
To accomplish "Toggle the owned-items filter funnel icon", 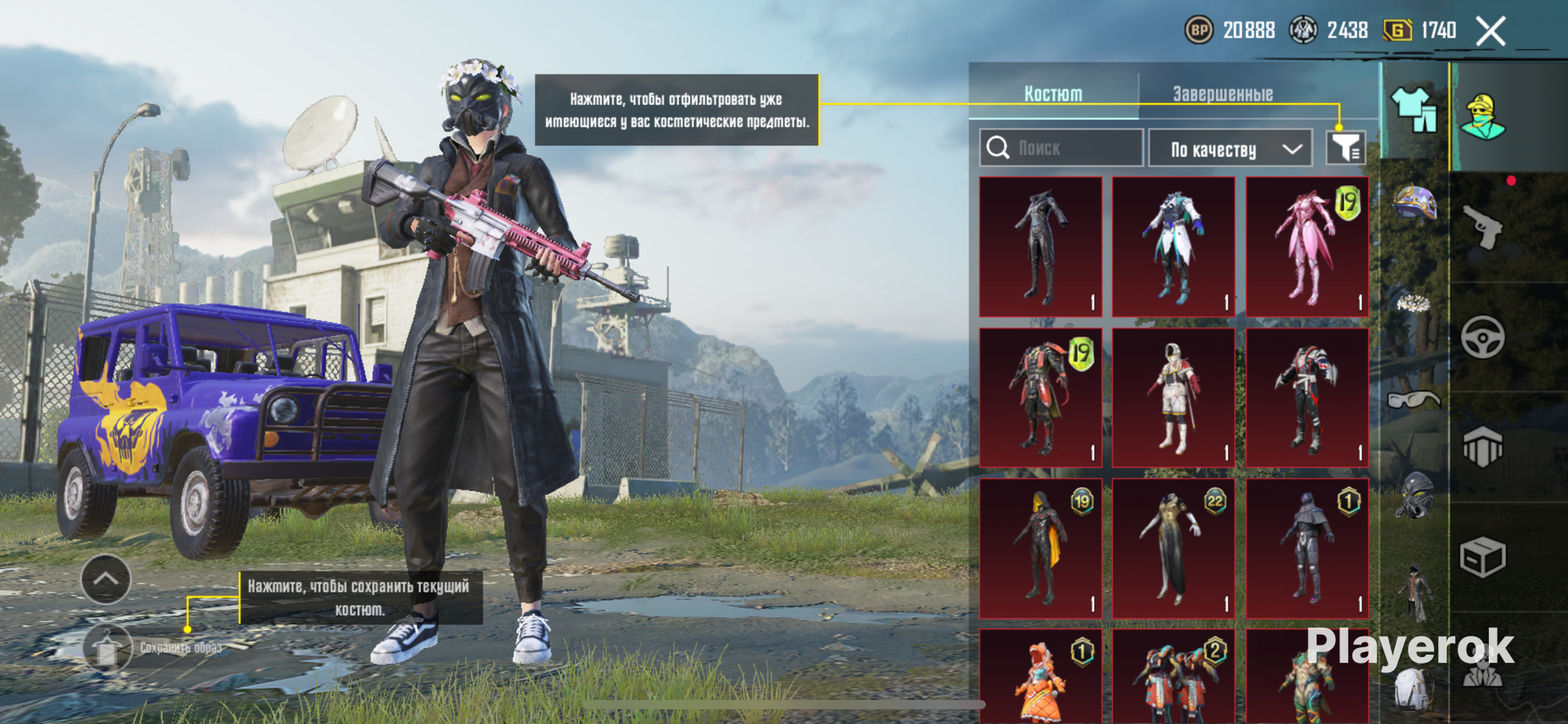I will (1345, 148).
